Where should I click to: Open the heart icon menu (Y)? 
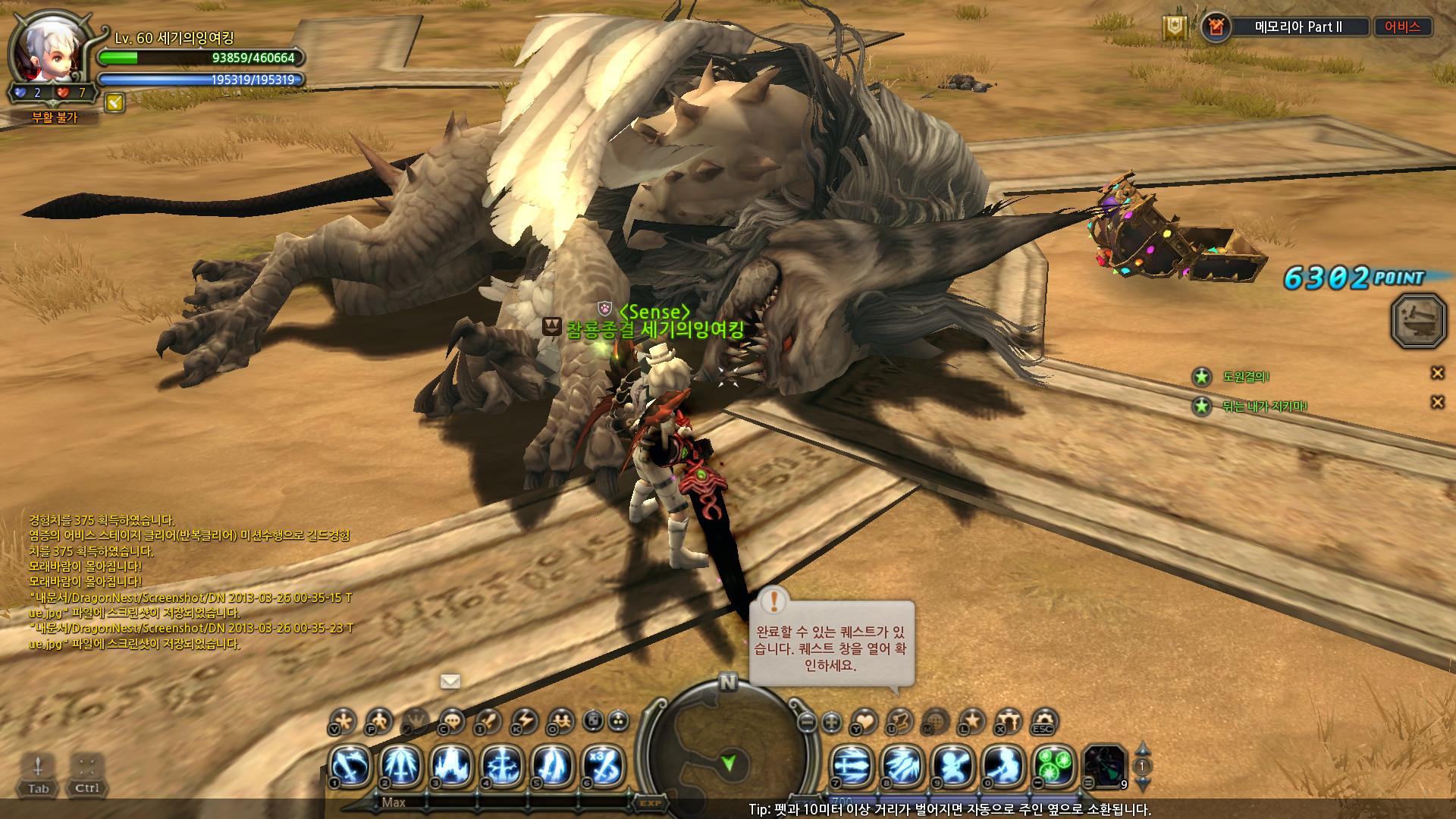pos(864,720)
